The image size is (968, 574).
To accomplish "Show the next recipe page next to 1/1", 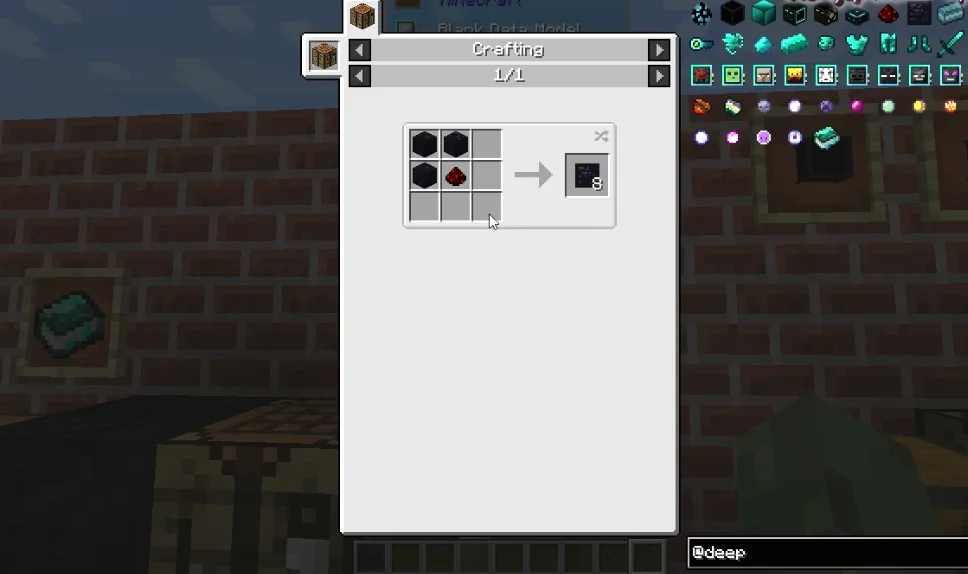I will [x=658, y=76].
